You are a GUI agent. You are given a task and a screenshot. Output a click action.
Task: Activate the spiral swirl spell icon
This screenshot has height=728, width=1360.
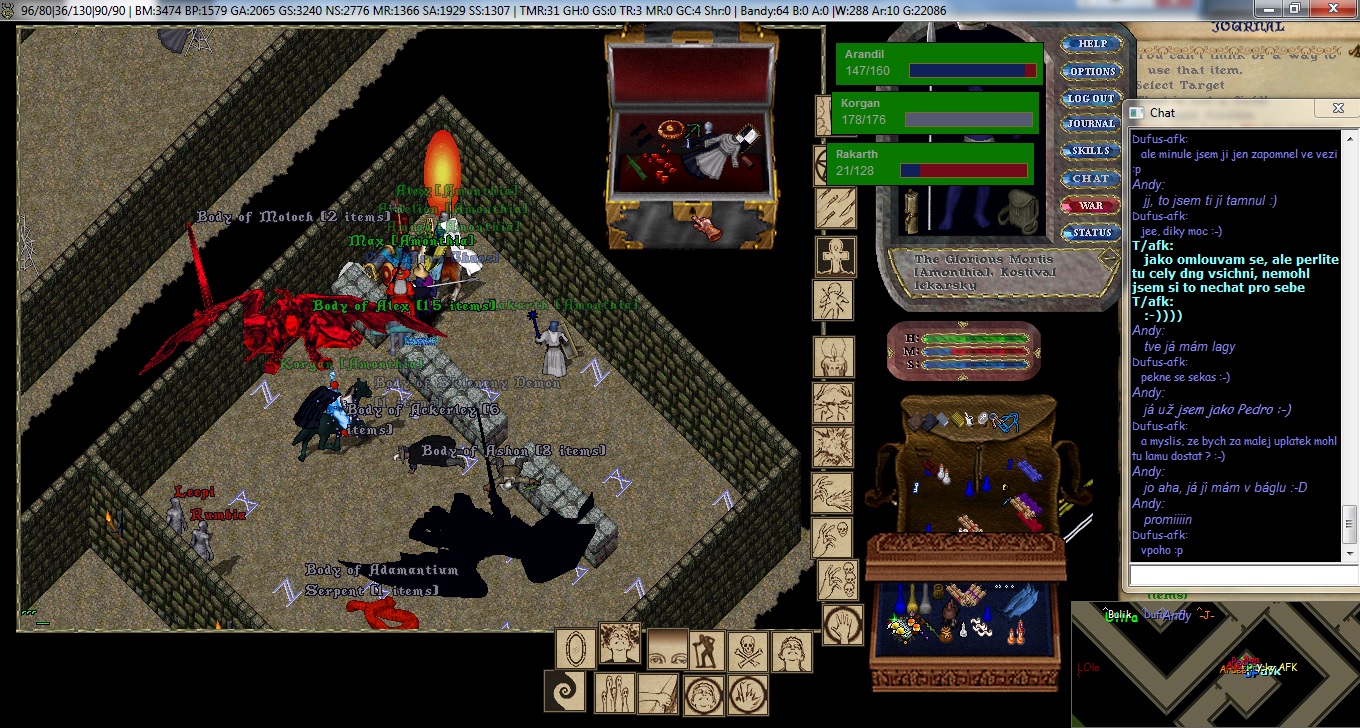pos(563,691)
